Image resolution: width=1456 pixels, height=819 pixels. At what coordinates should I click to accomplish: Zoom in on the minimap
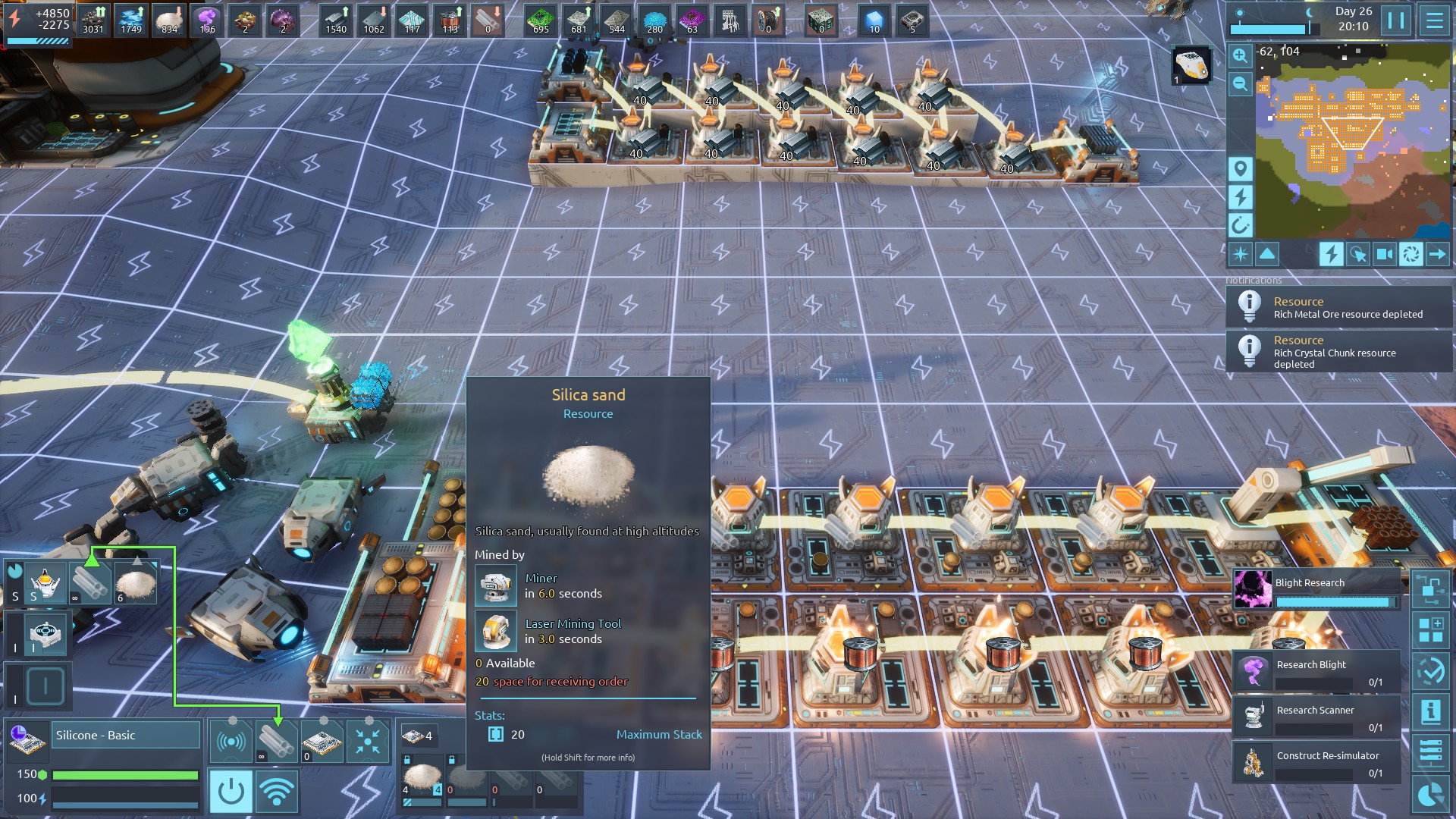coord(1240,55)
